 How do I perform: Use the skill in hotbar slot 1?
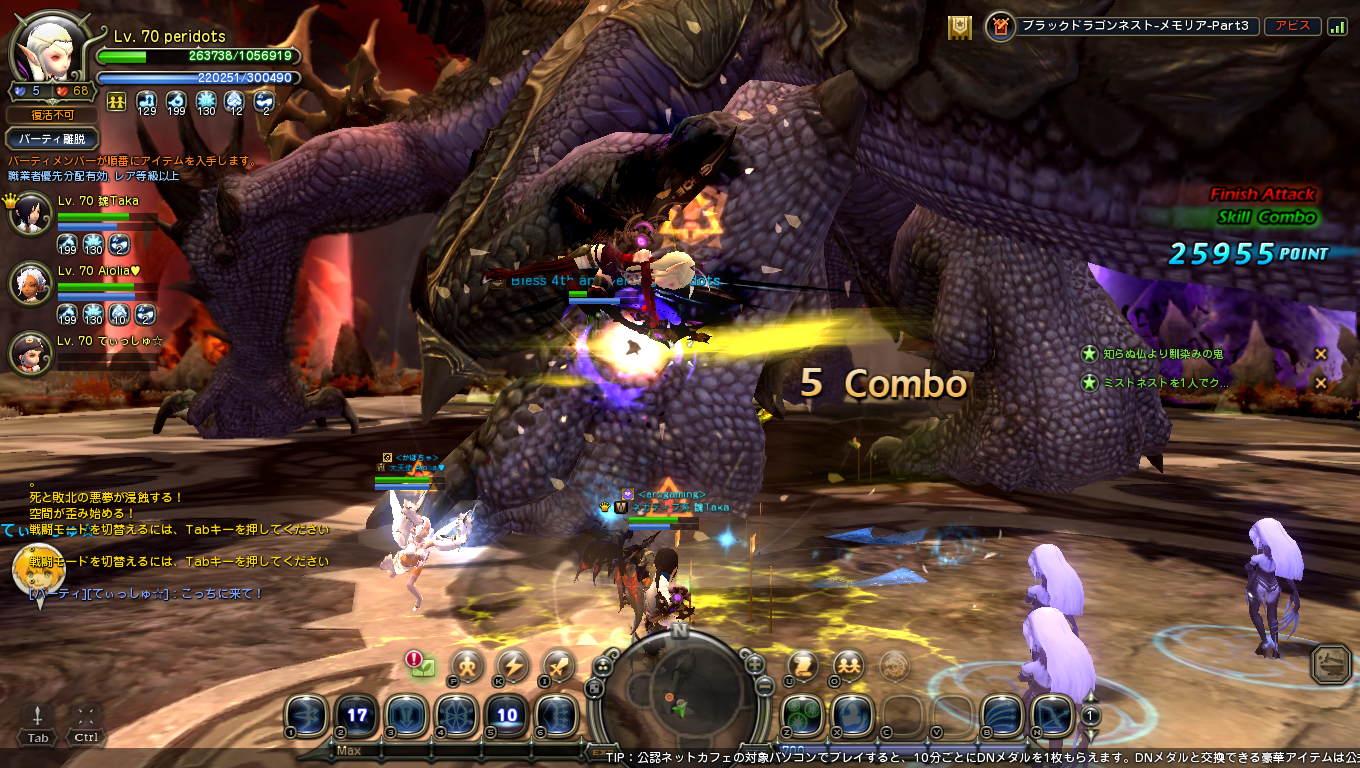pos(306,715)
